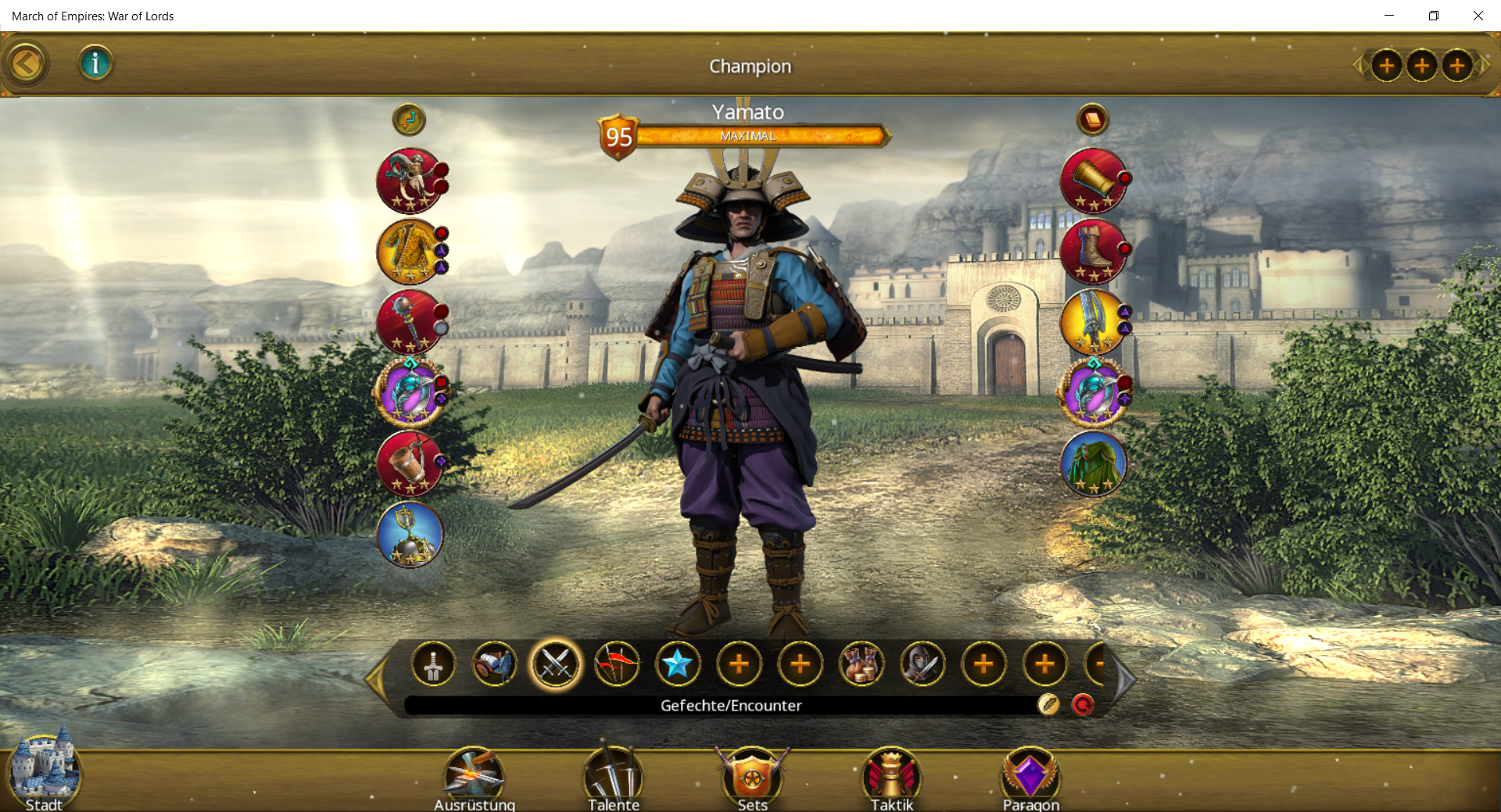Select the green cloak equipment slot
1501x812 pixels.
1093,463
